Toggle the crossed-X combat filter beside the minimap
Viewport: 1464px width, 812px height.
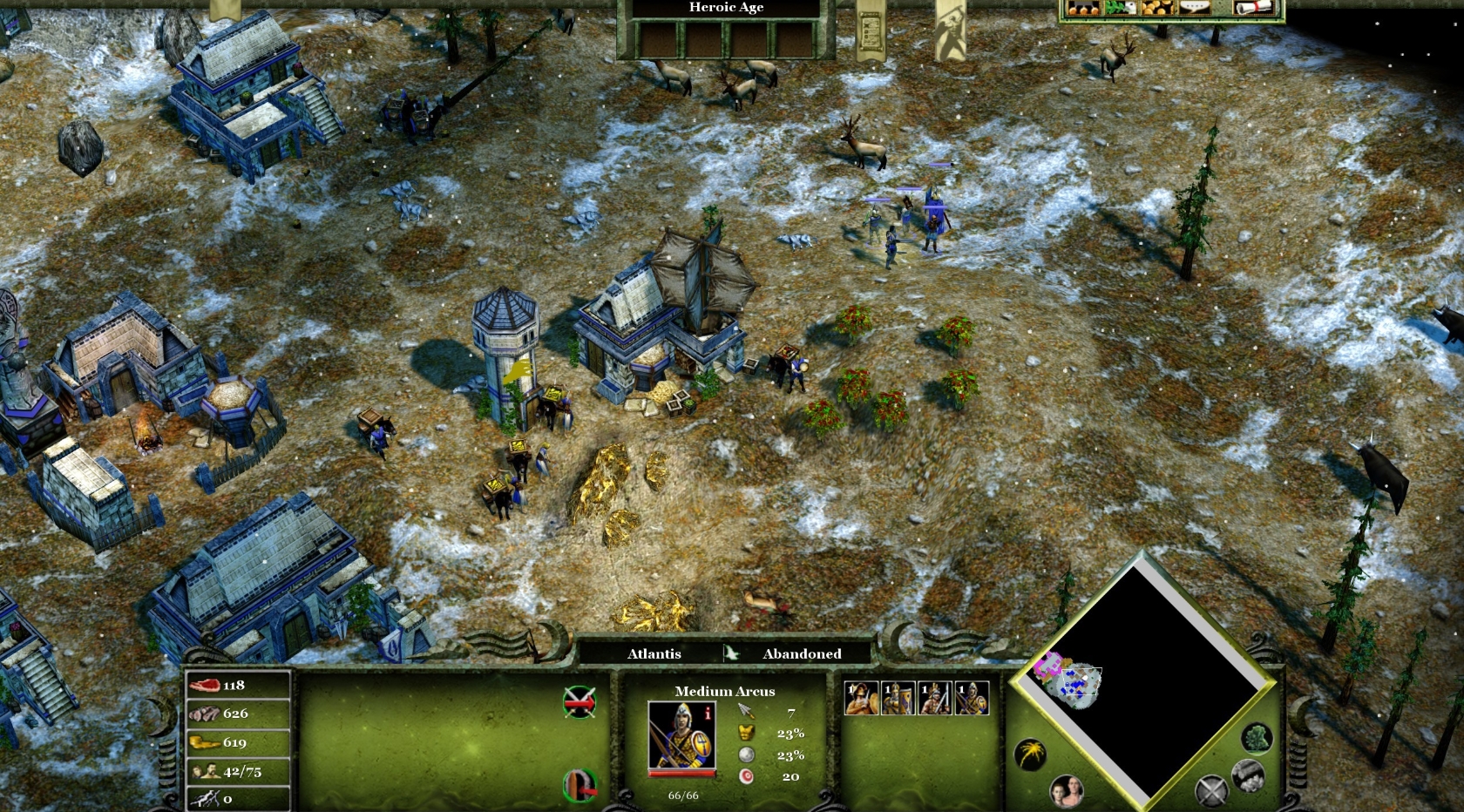1211,791
